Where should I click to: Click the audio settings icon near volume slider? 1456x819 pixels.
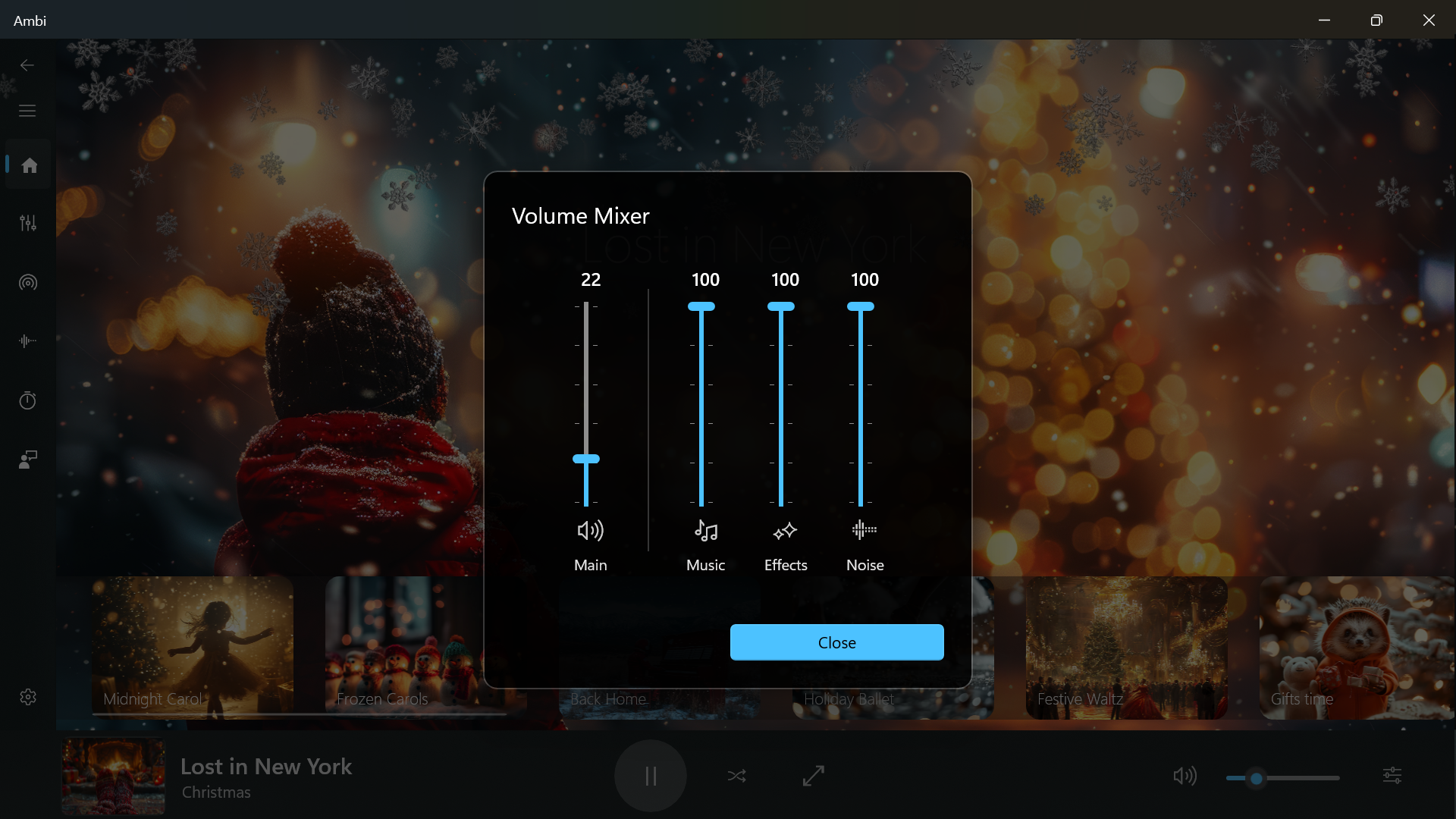(1394, 776)
